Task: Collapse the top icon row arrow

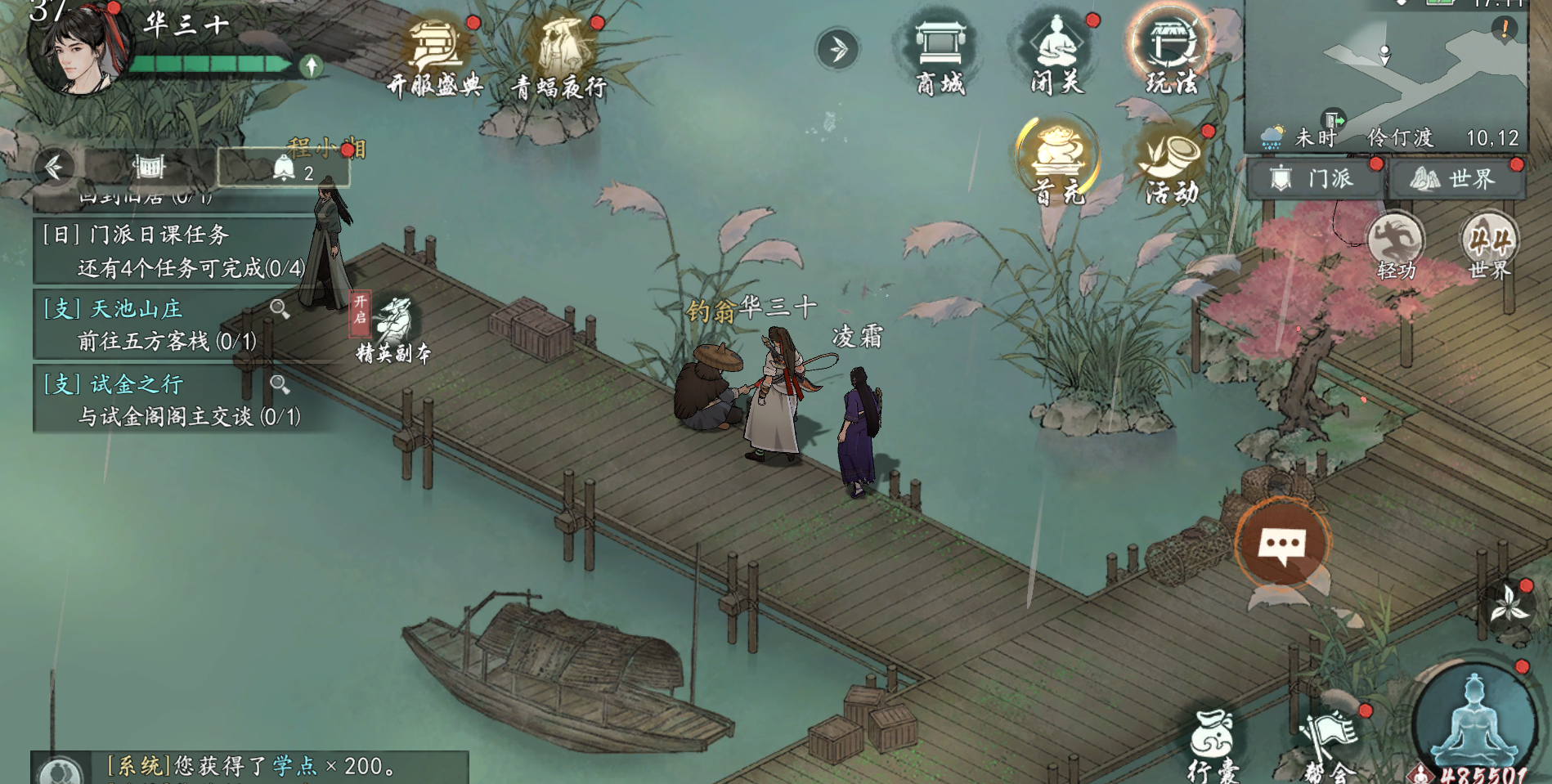Action: click(x=837, y=49)
